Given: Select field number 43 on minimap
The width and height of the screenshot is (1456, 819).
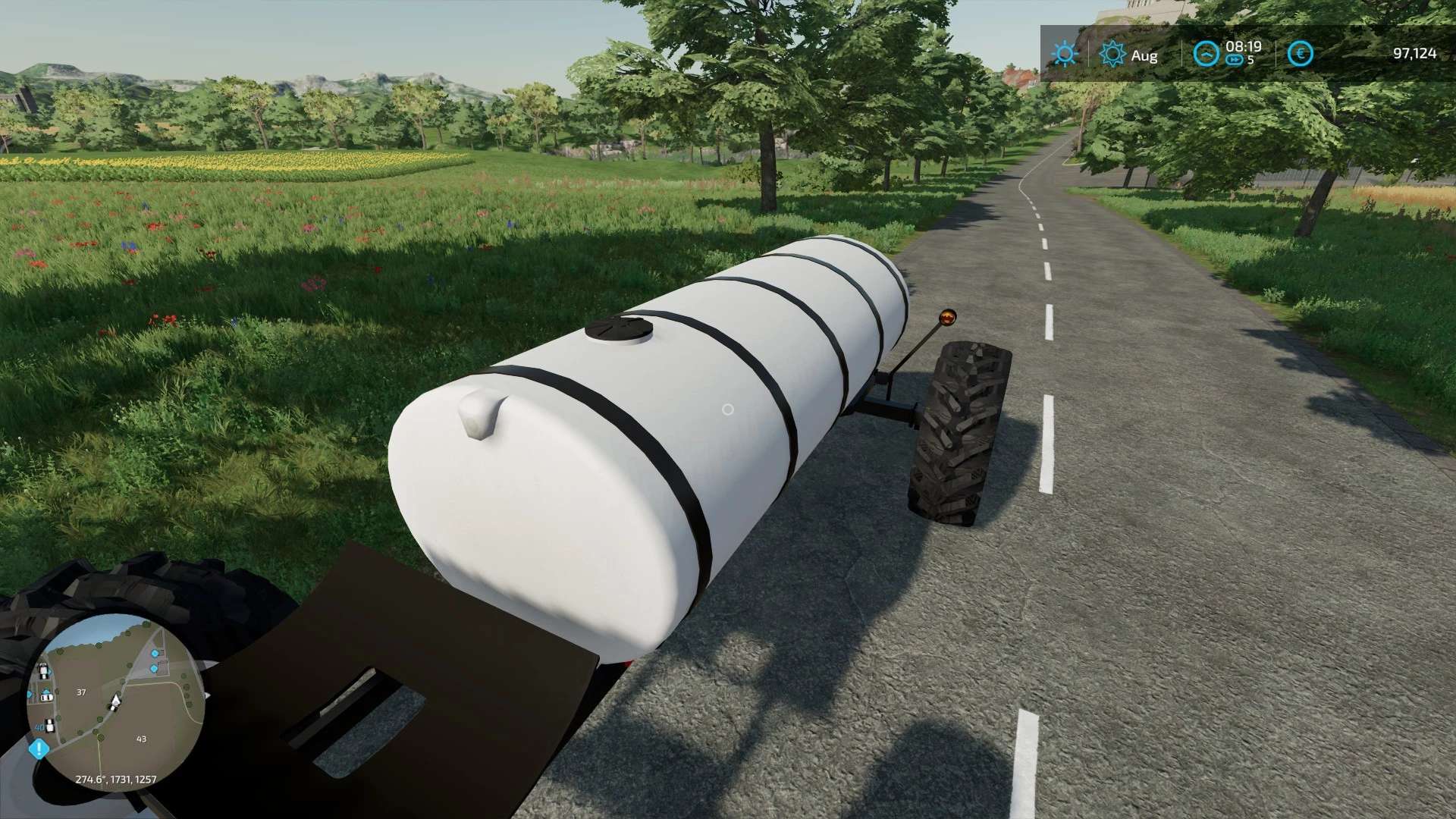Looking at the screenshot, I should click(141, 739).
